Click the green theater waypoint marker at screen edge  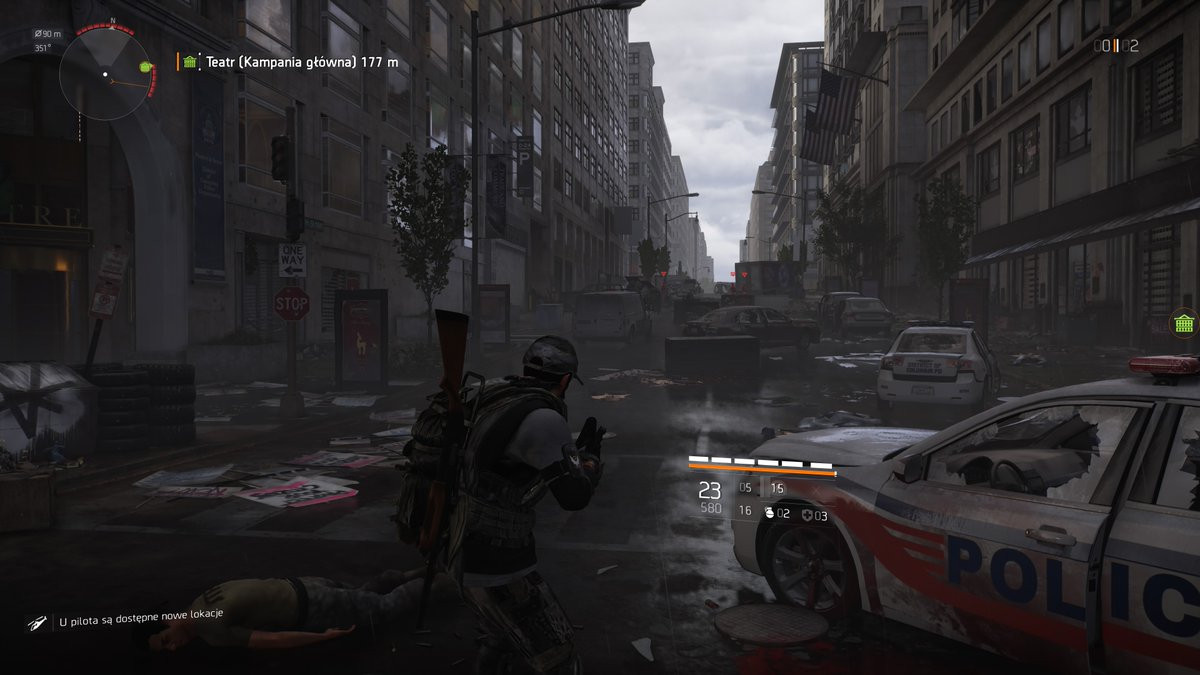coord(1184,324)
